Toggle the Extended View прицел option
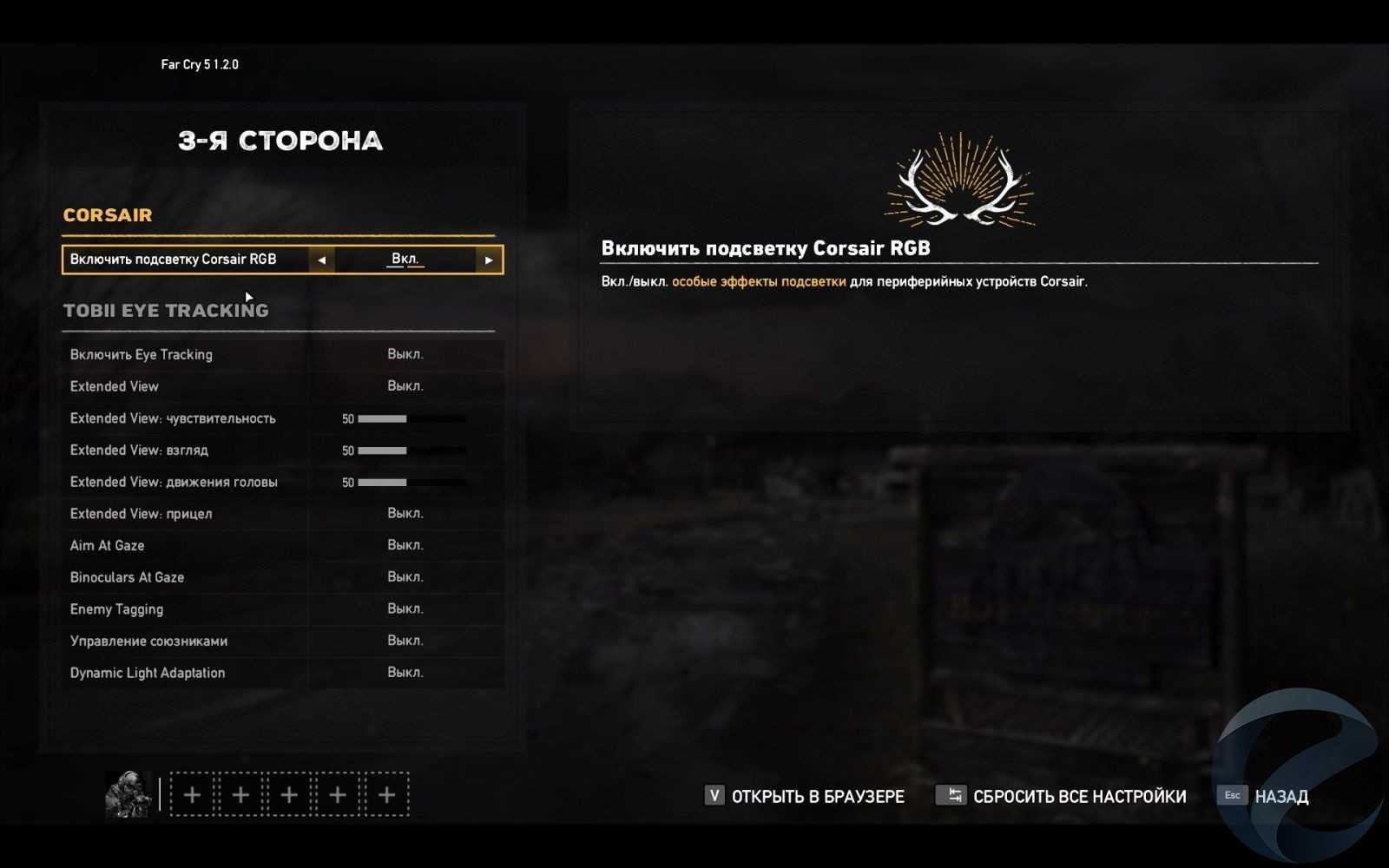Viewport: 1389px width, 868px height. click(x=405, y=514)
